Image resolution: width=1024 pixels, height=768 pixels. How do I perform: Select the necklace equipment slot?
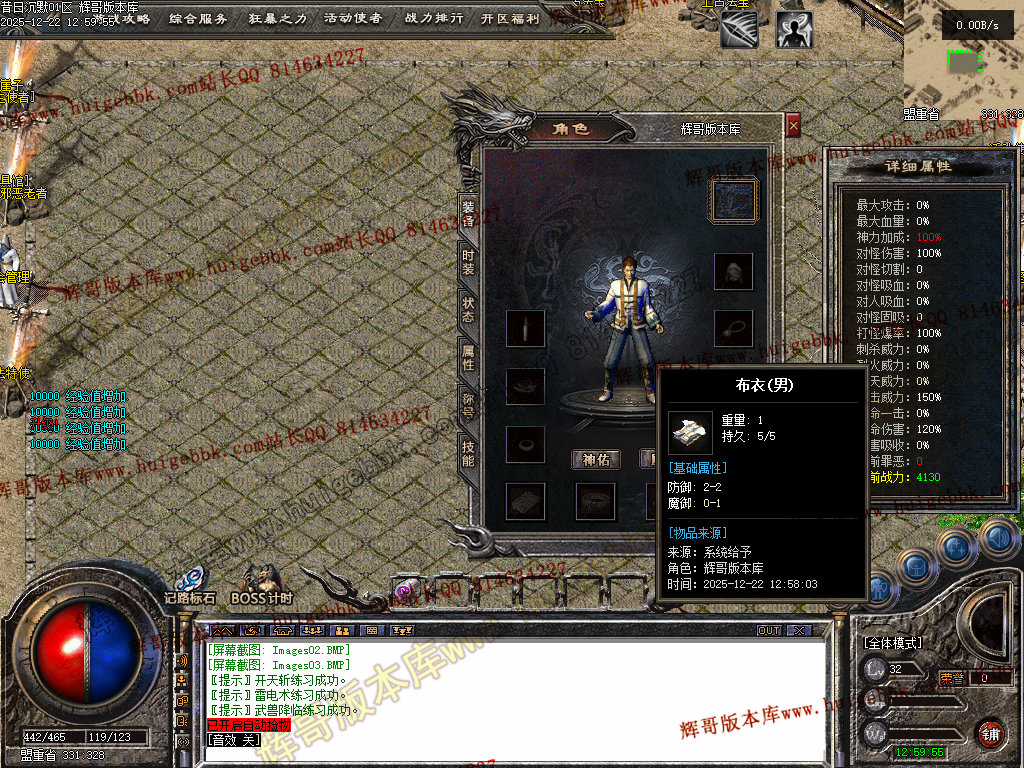tap(733, 328)
